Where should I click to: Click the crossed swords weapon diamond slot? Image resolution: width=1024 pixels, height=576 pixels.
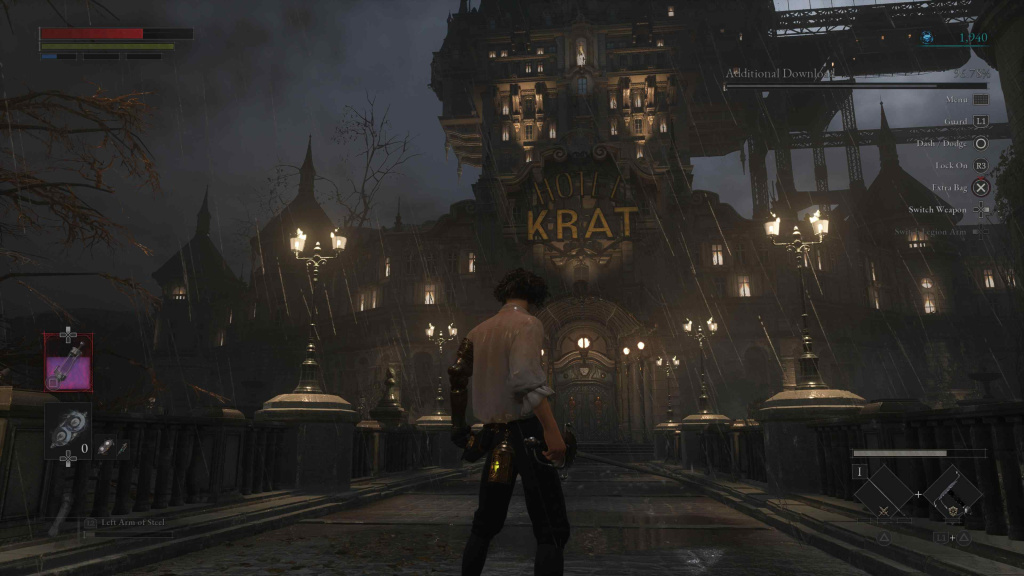click(884, 494)
